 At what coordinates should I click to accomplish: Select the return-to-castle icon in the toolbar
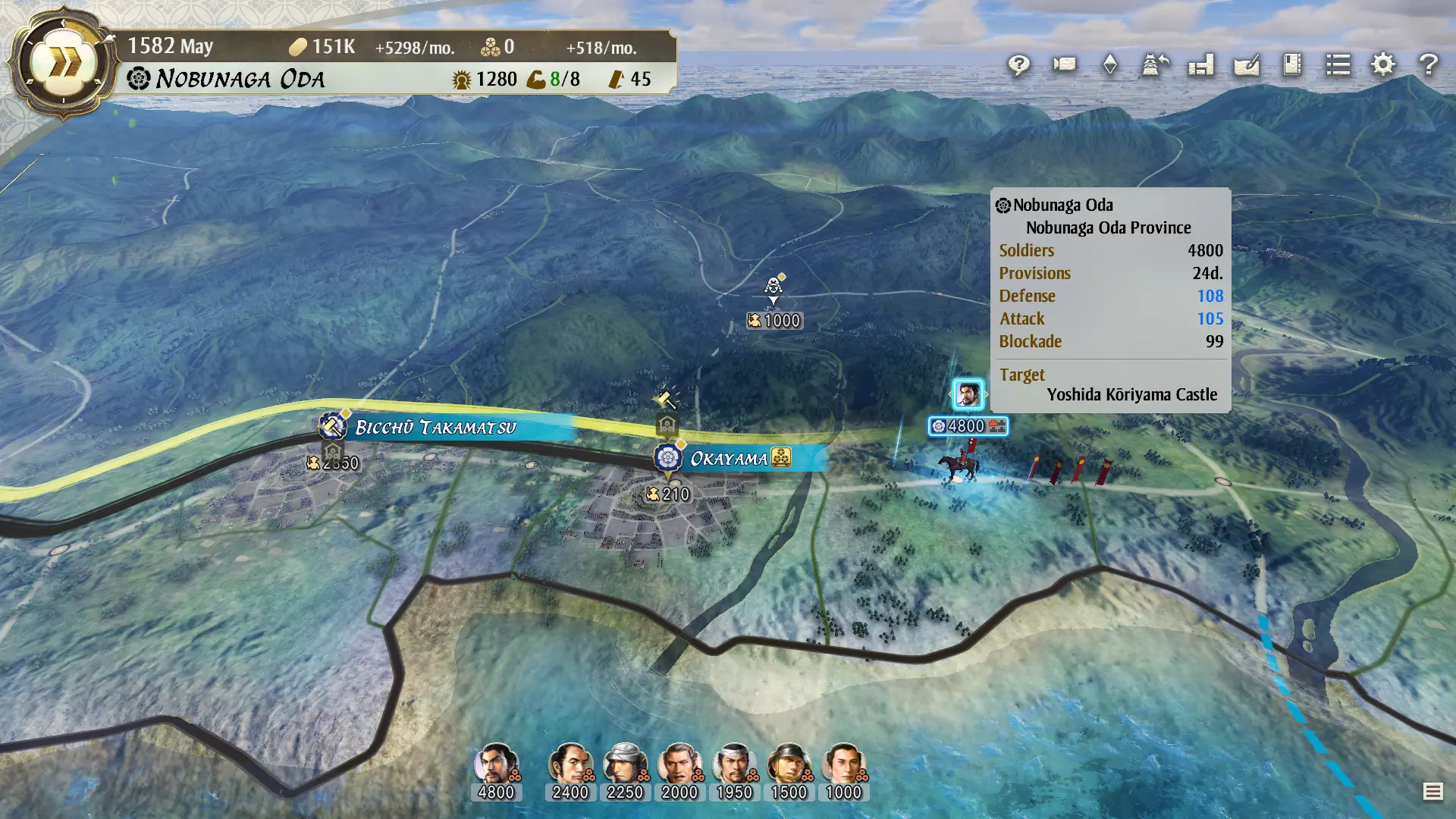(x=1153, y=66)
